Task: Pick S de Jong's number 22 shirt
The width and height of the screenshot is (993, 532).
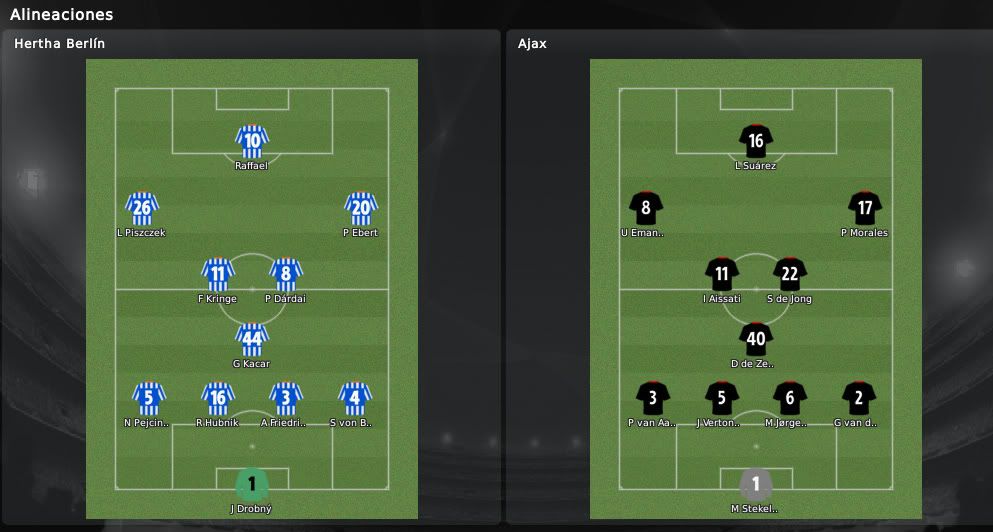Action: click(790, 273)
